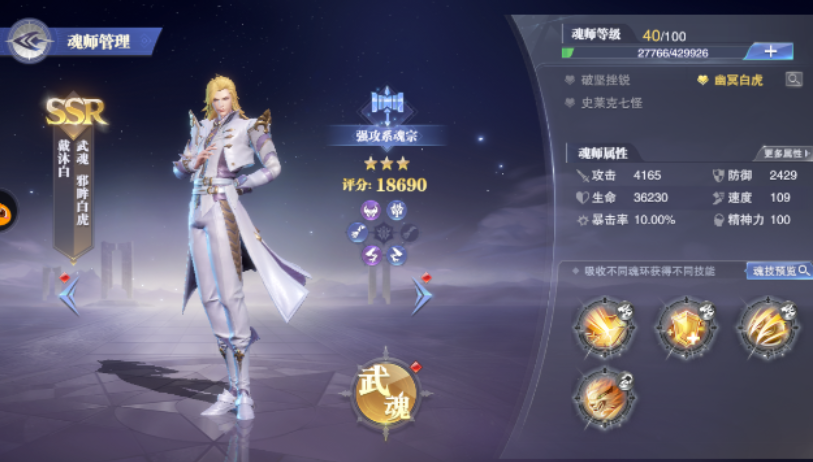Show 更多属性 more attributes
The width and height of the screenshot is (813, 462).
point(786,154)
